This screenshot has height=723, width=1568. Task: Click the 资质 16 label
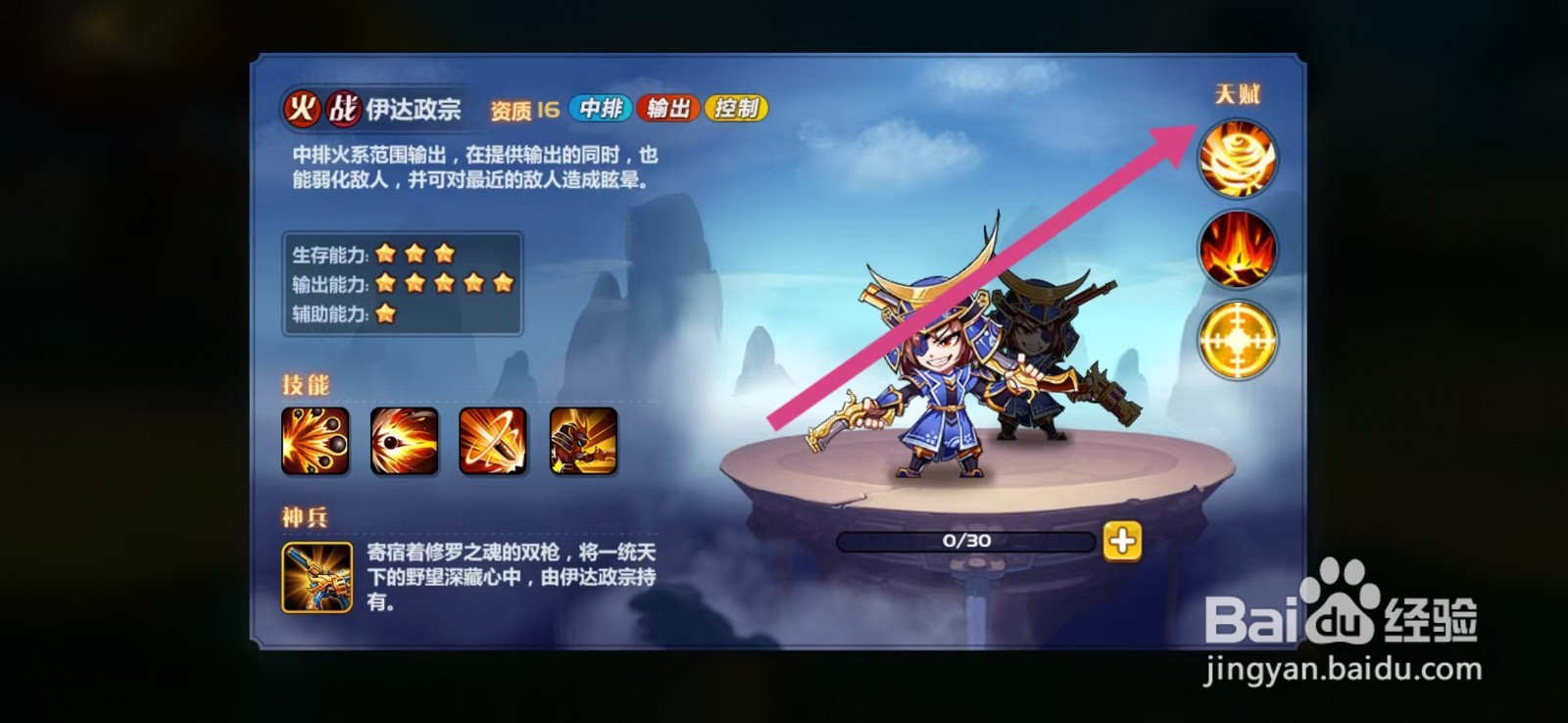pyautogui.click(x=522, y=109)
